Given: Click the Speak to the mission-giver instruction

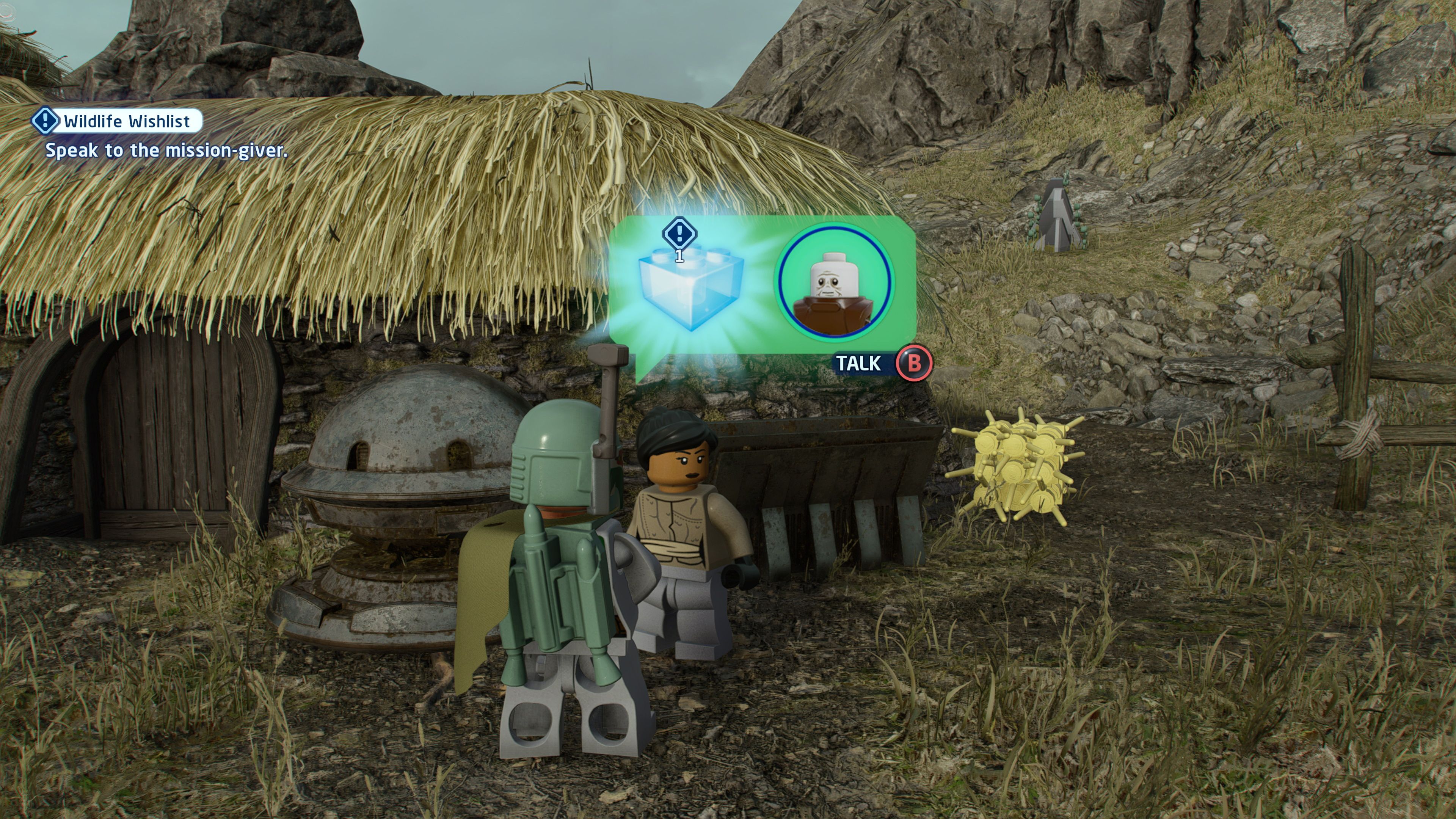Looking at the screenshot, I should pyautogui.click(x=167, y=151).
